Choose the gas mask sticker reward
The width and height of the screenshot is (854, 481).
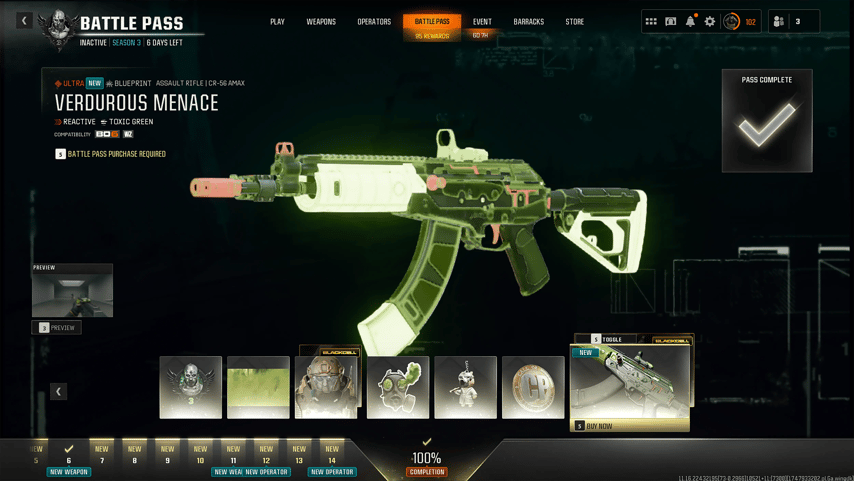(398, 387)
